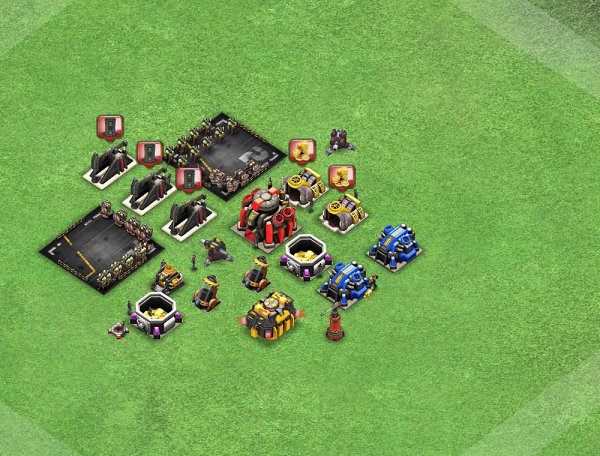Tap the gold bubble nearest the blue buildings
The image size is (600, 456).
tap(342, 178)
